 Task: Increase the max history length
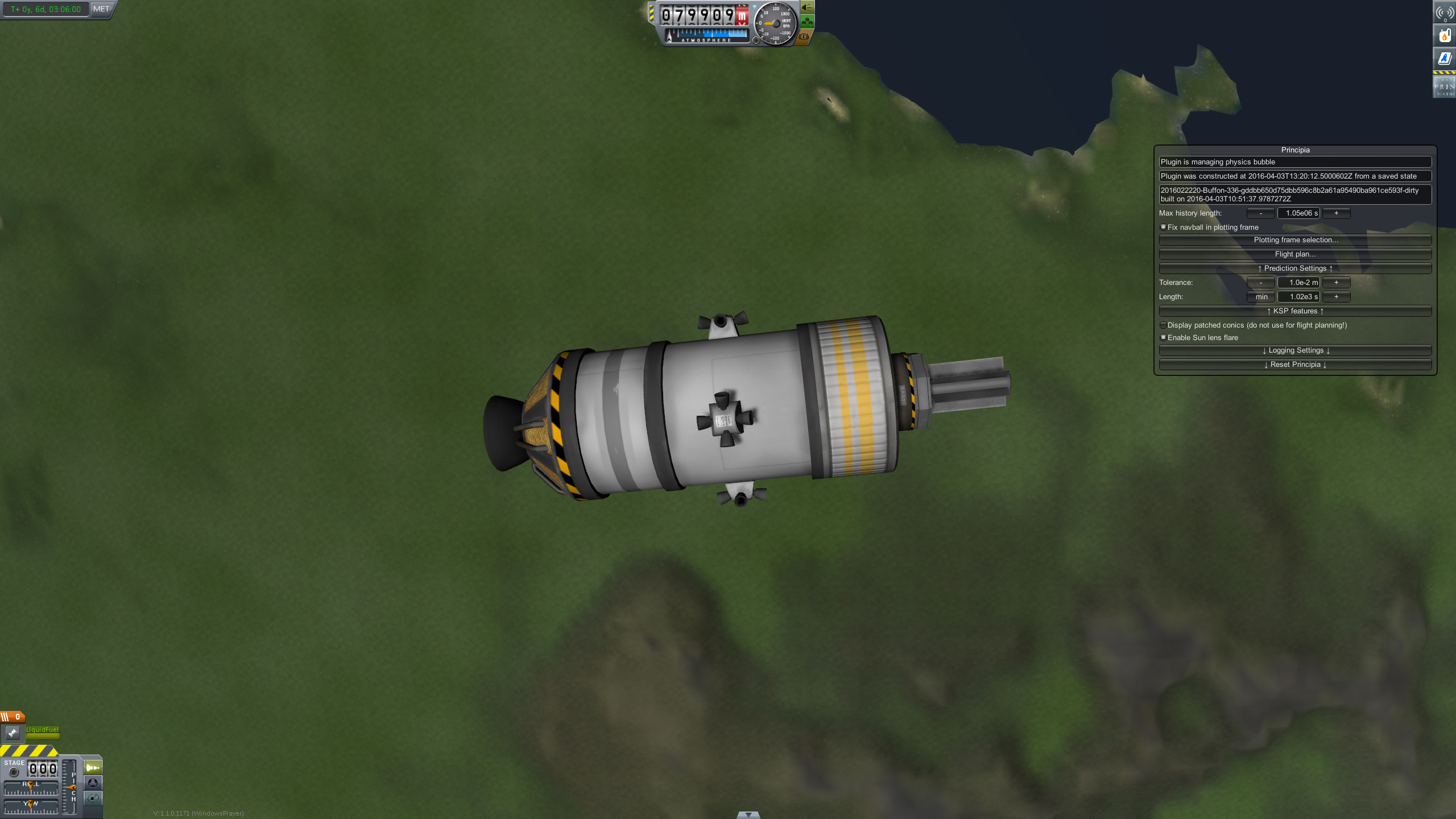coord(1336,213)
